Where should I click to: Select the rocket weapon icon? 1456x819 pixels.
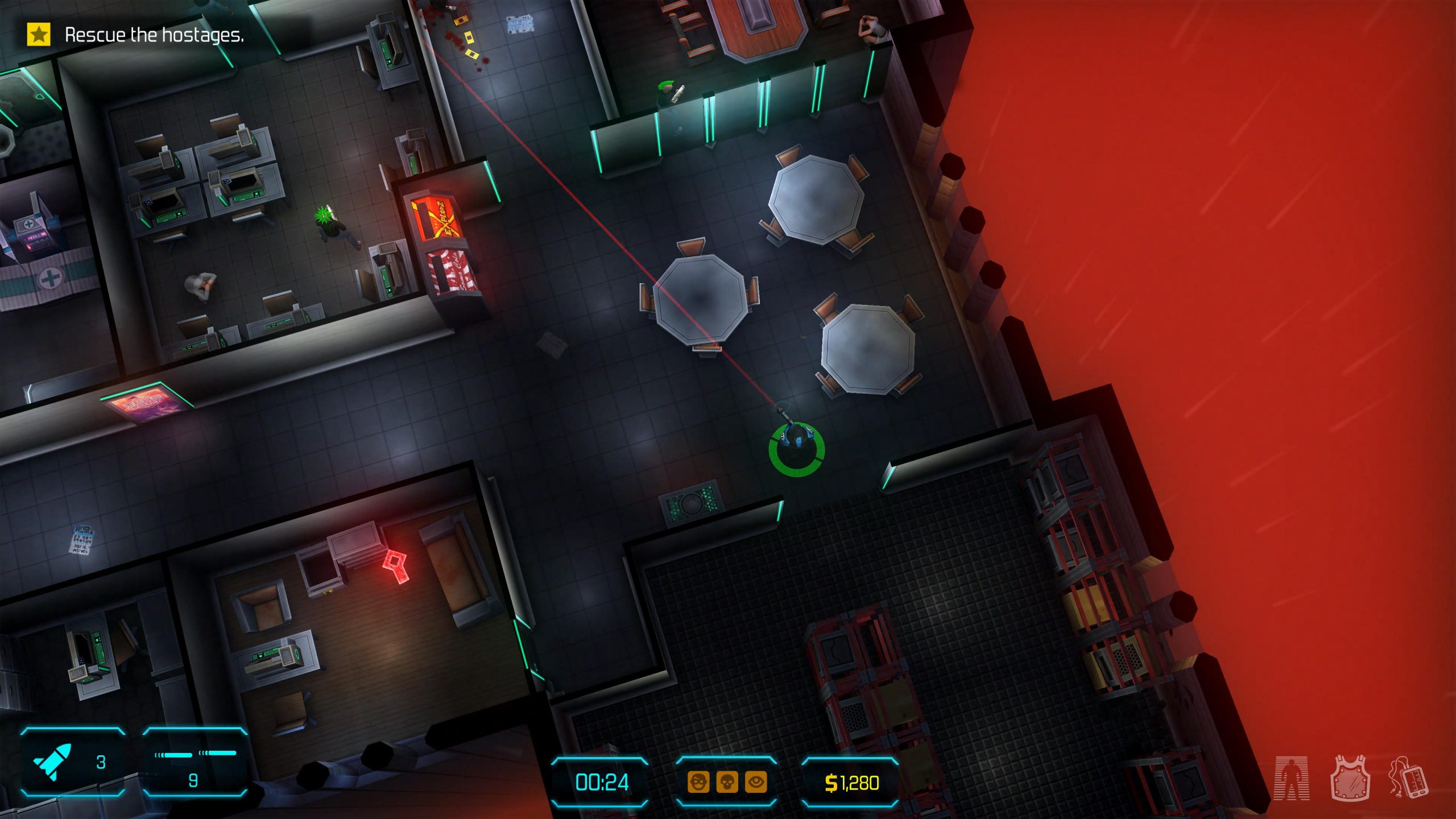[53, 762]
